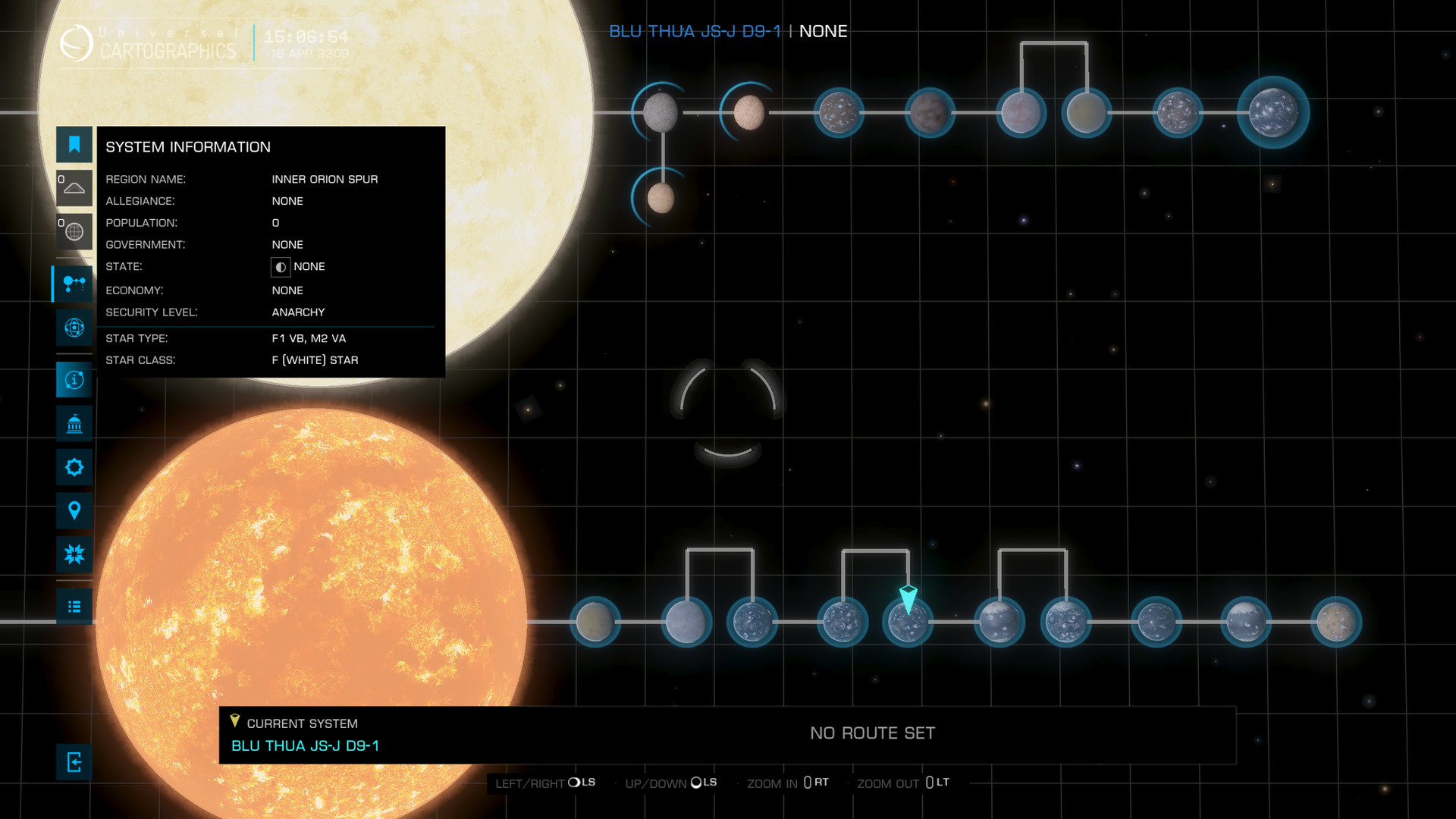Open the list view icon
Viewport: 1456px width, 819px height.
pos(74,607)
